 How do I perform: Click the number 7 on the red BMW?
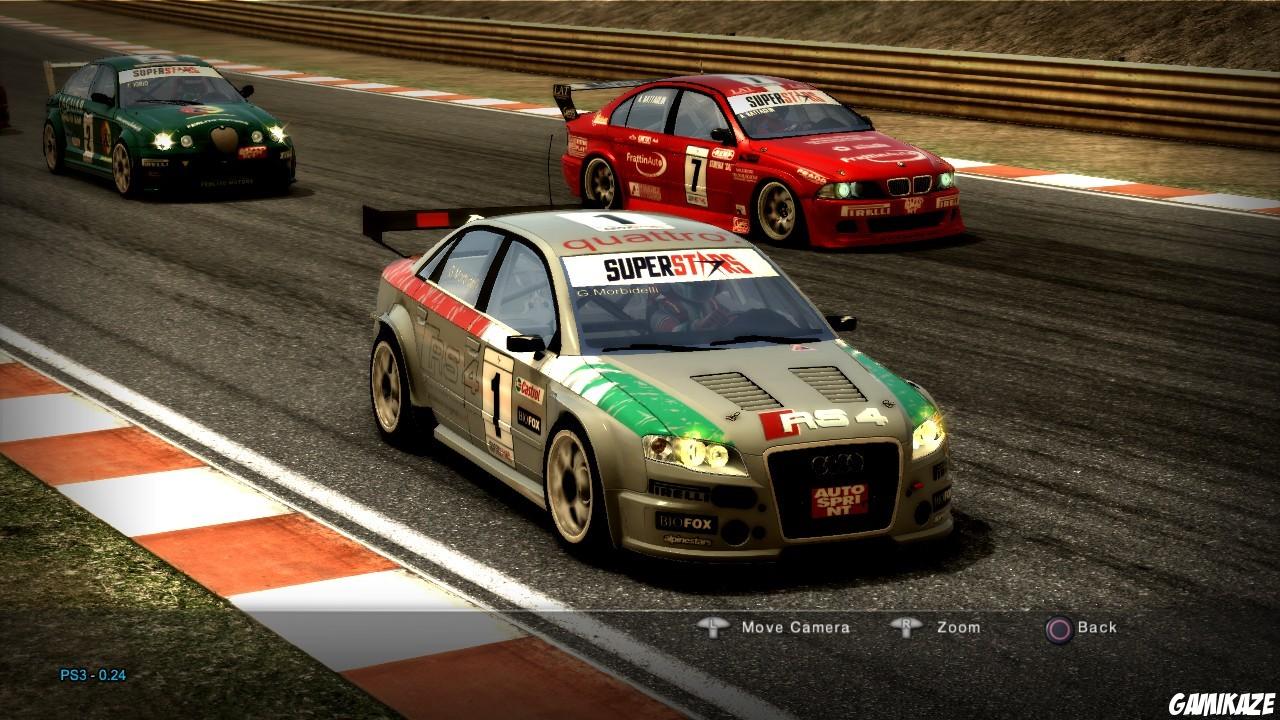[695, 172]
